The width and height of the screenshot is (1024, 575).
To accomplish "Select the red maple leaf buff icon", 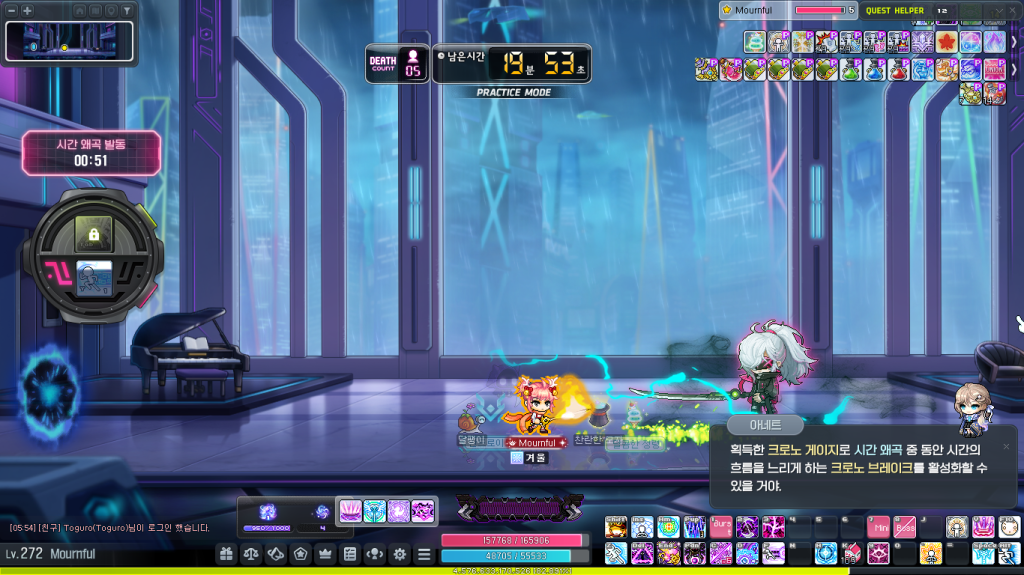I will (x=947, y=42).
